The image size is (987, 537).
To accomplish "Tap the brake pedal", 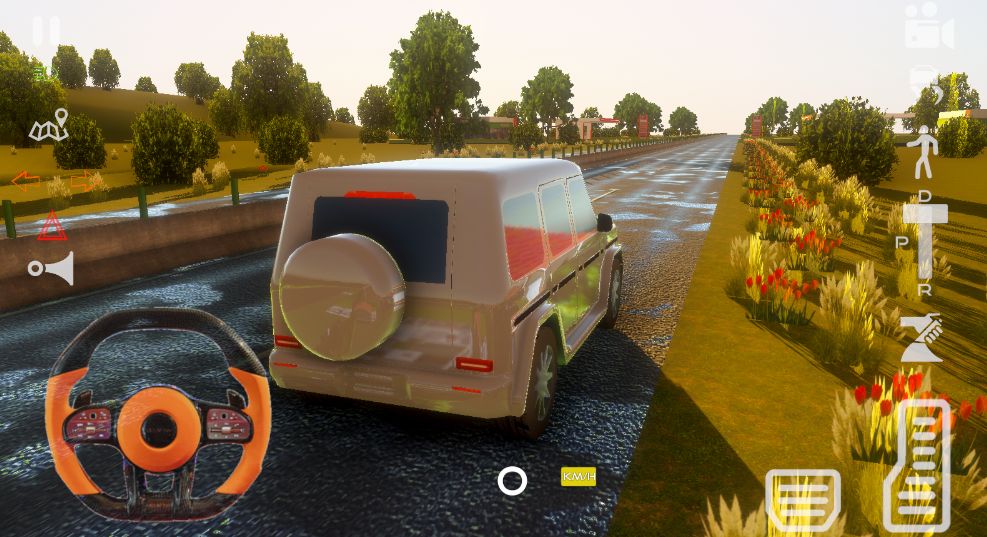I will coord(802,499).
